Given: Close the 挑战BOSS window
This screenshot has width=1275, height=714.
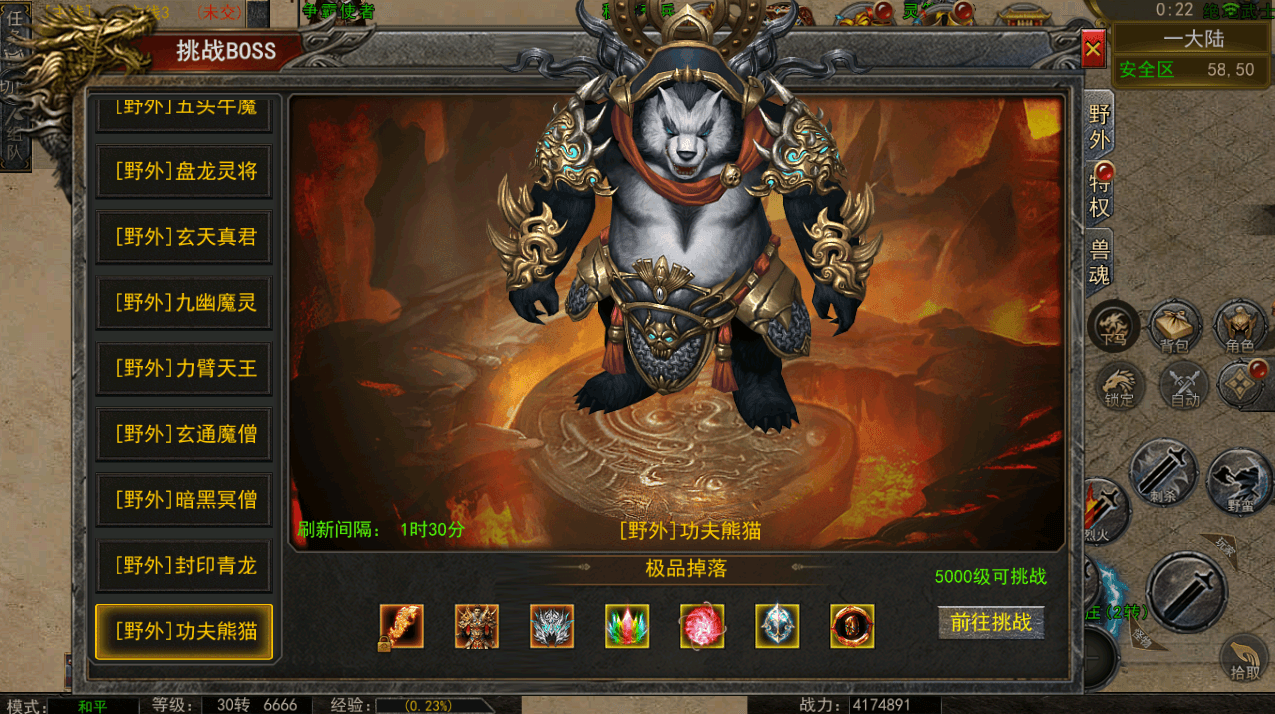Looking at the screenshot, I should pos(1093,48).
